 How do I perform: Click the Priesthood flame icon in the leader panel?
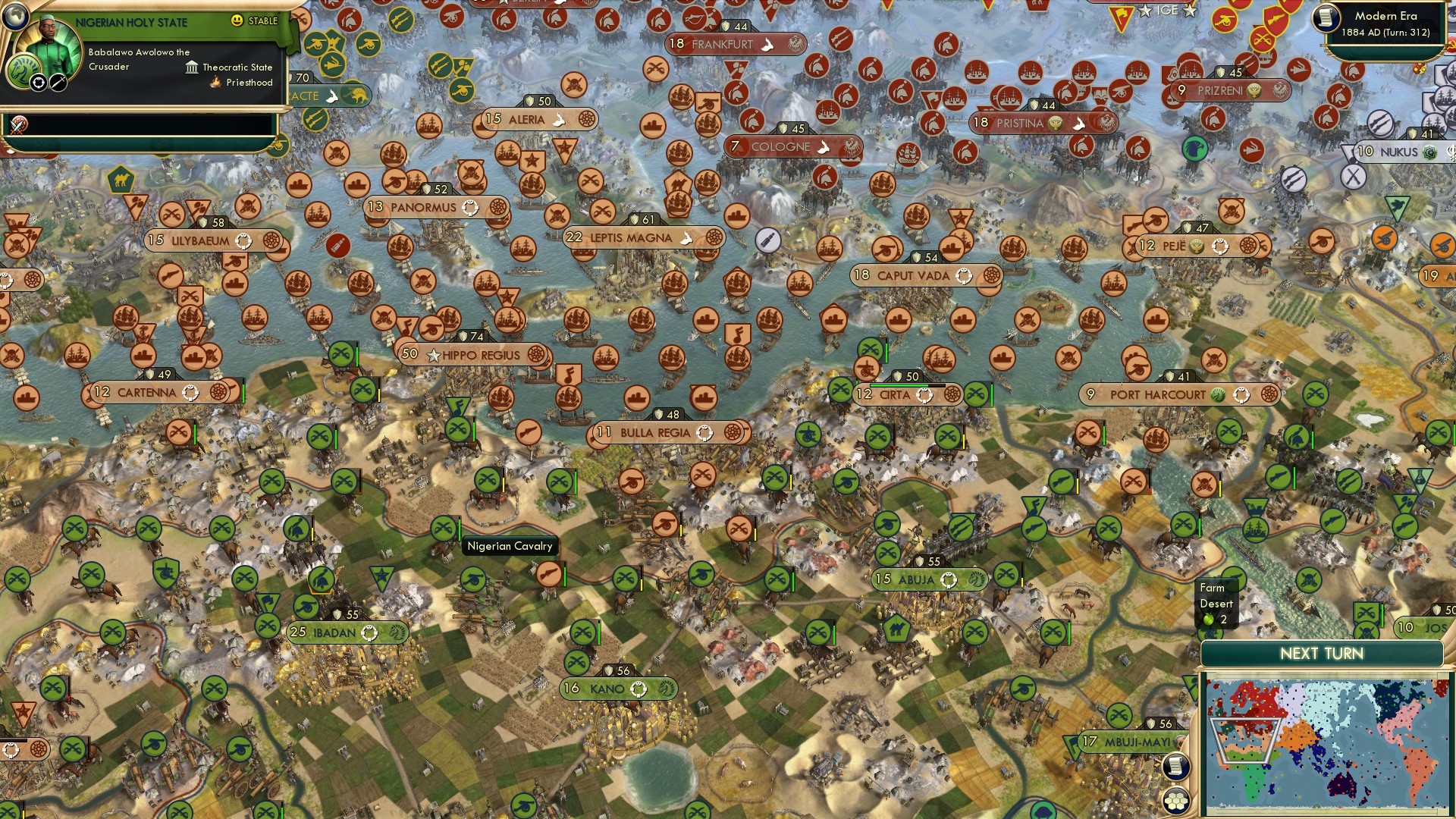tap(215, 83)
